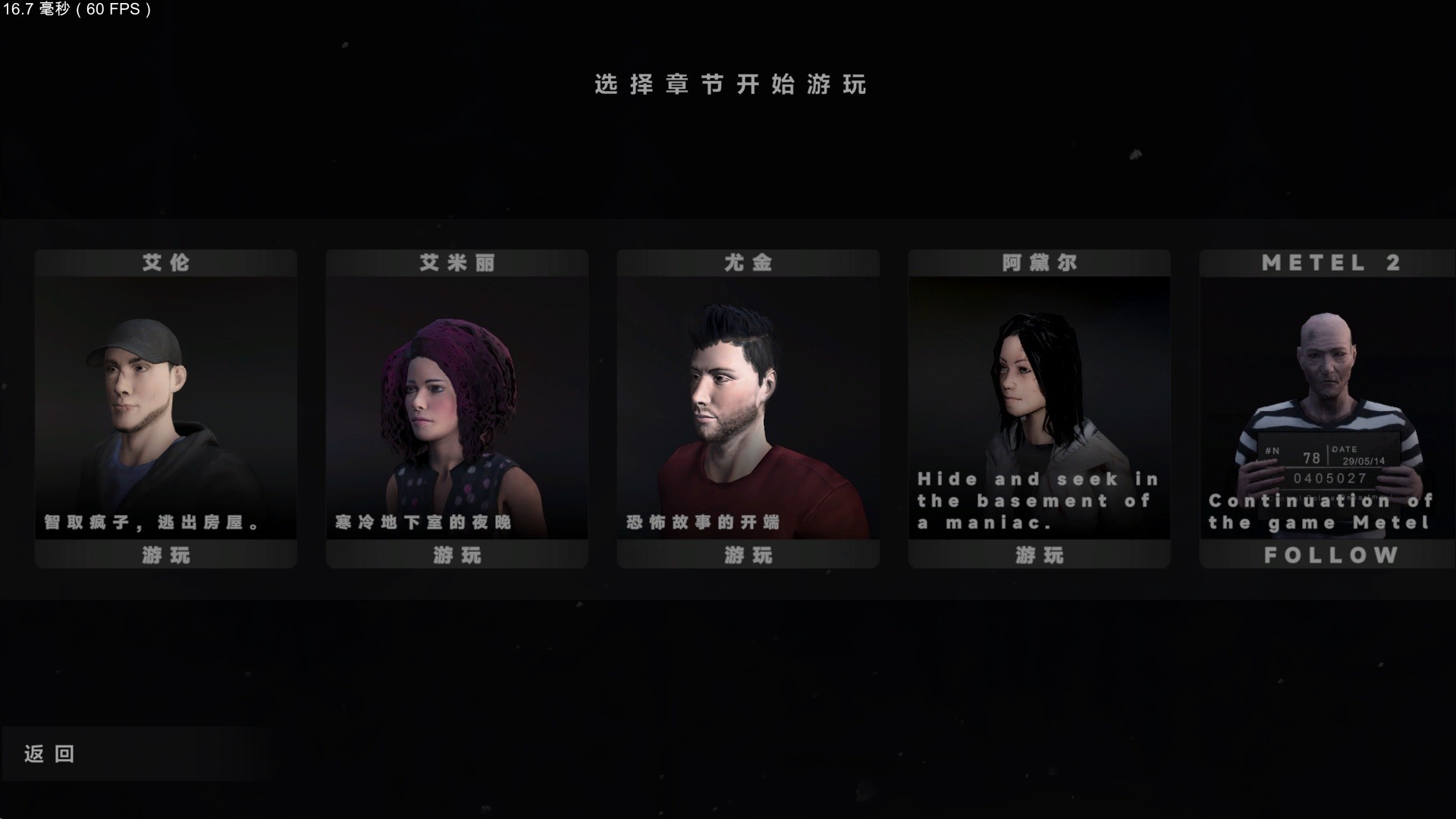The image size is (1456, 819).
Task: Follow the METEL 2 game
Action: (1330, 555)
